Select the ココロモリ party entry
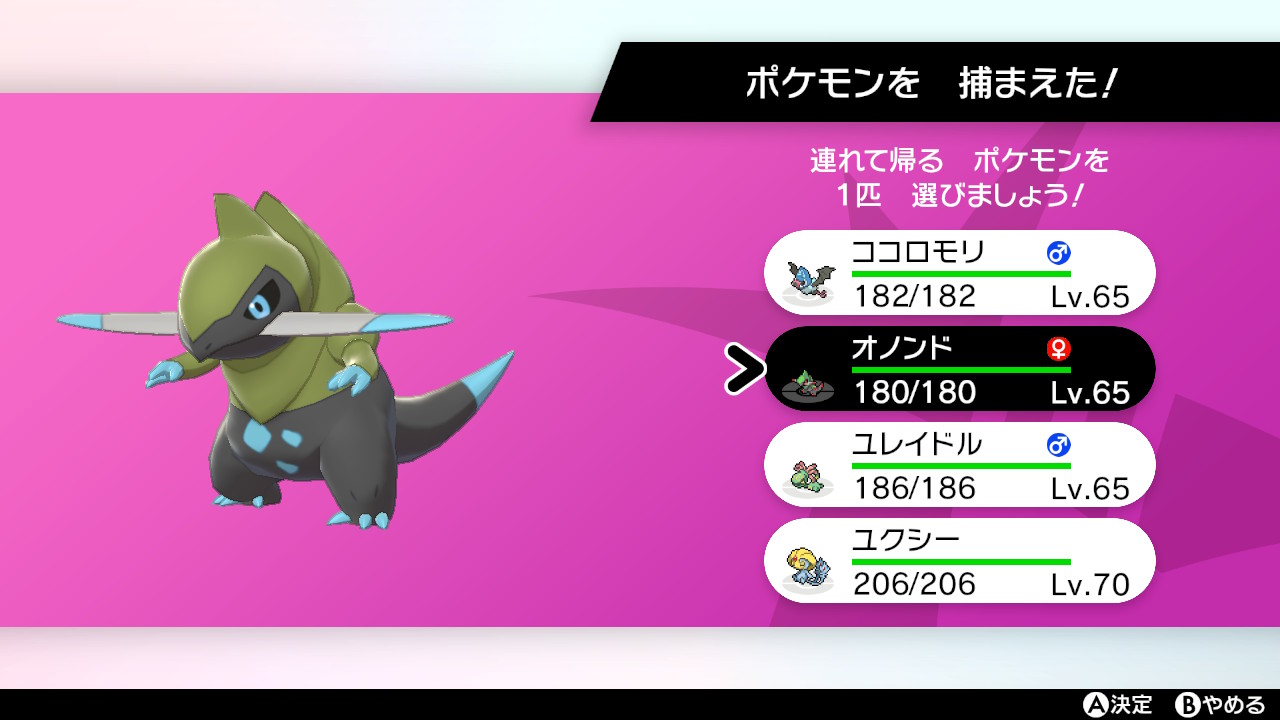This screenshot has width=1280, height=720. coord(960,272)
